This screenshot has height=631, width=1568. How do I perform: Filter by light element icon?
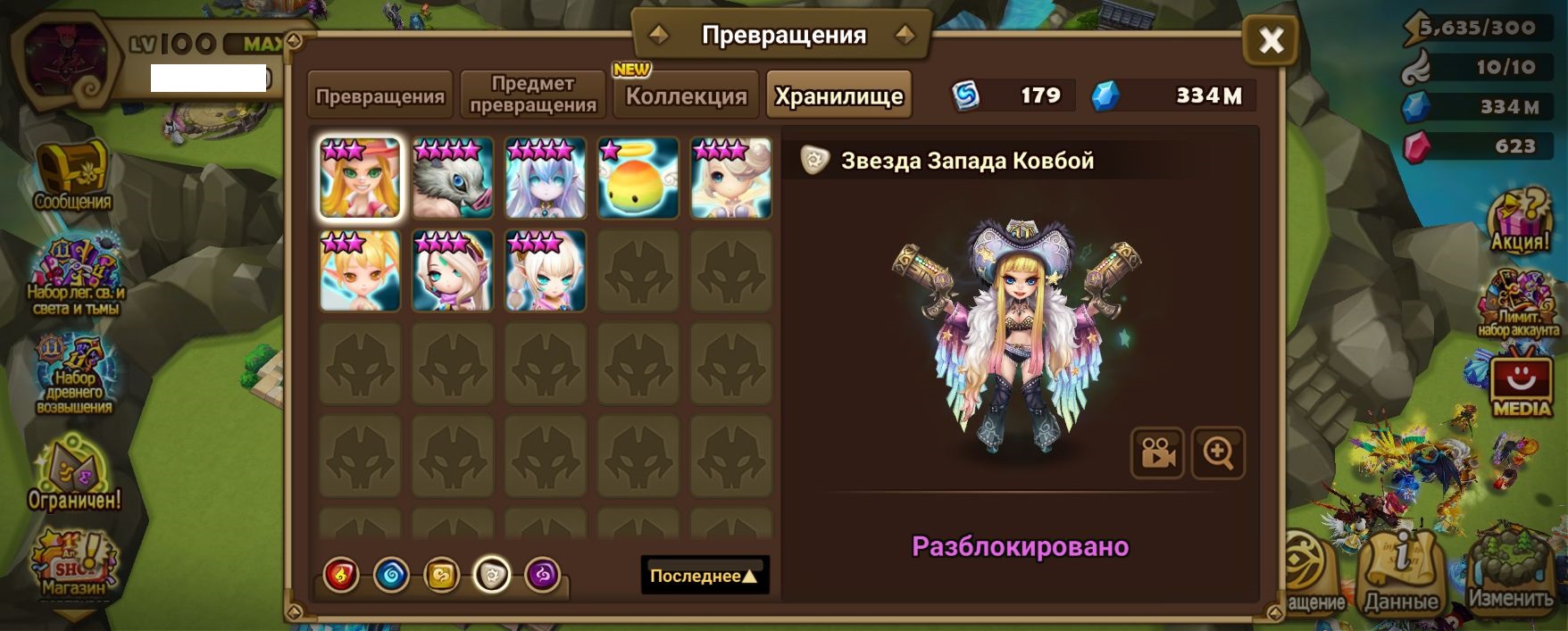(492, 575)
